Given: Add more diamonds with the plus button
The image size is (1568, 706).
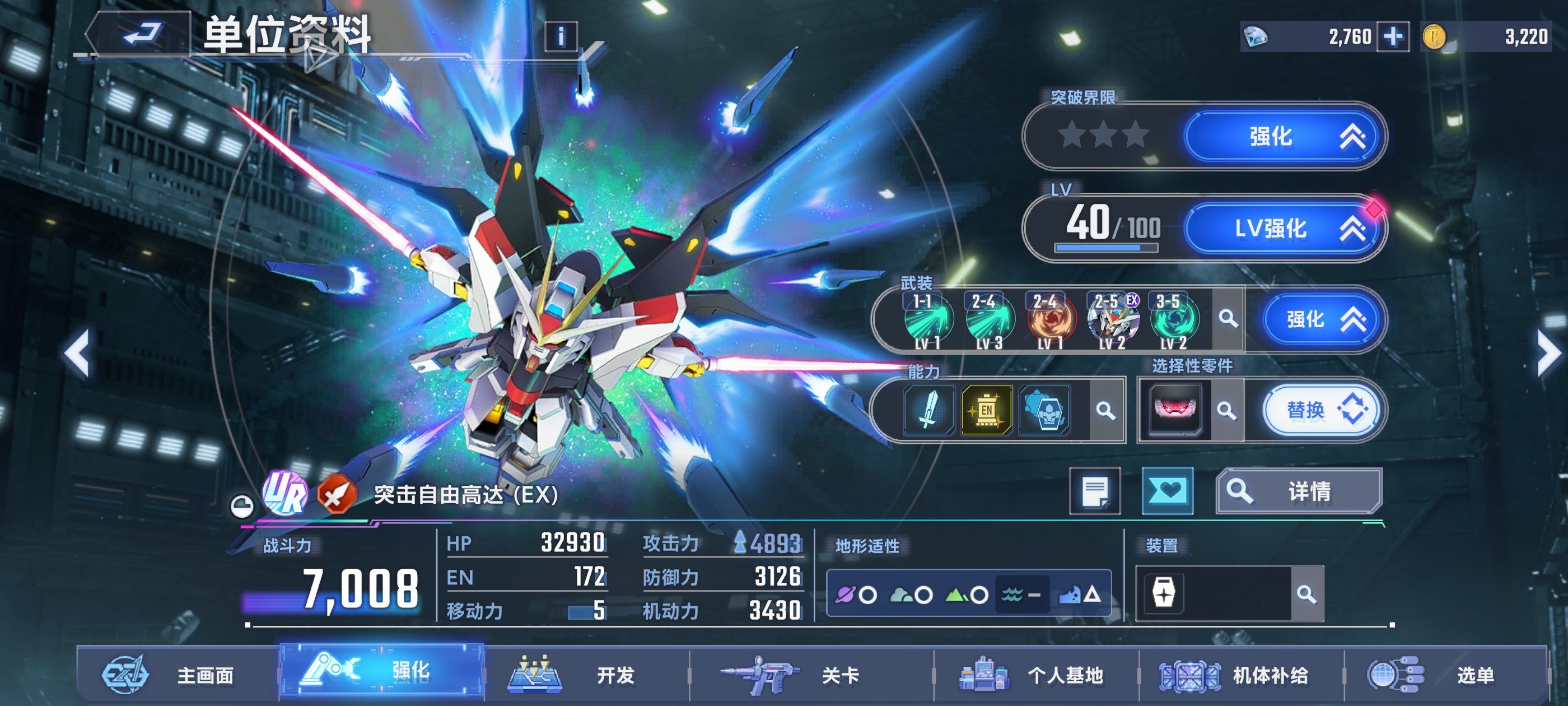Looking at the screenshot, I should (1393, 36).
